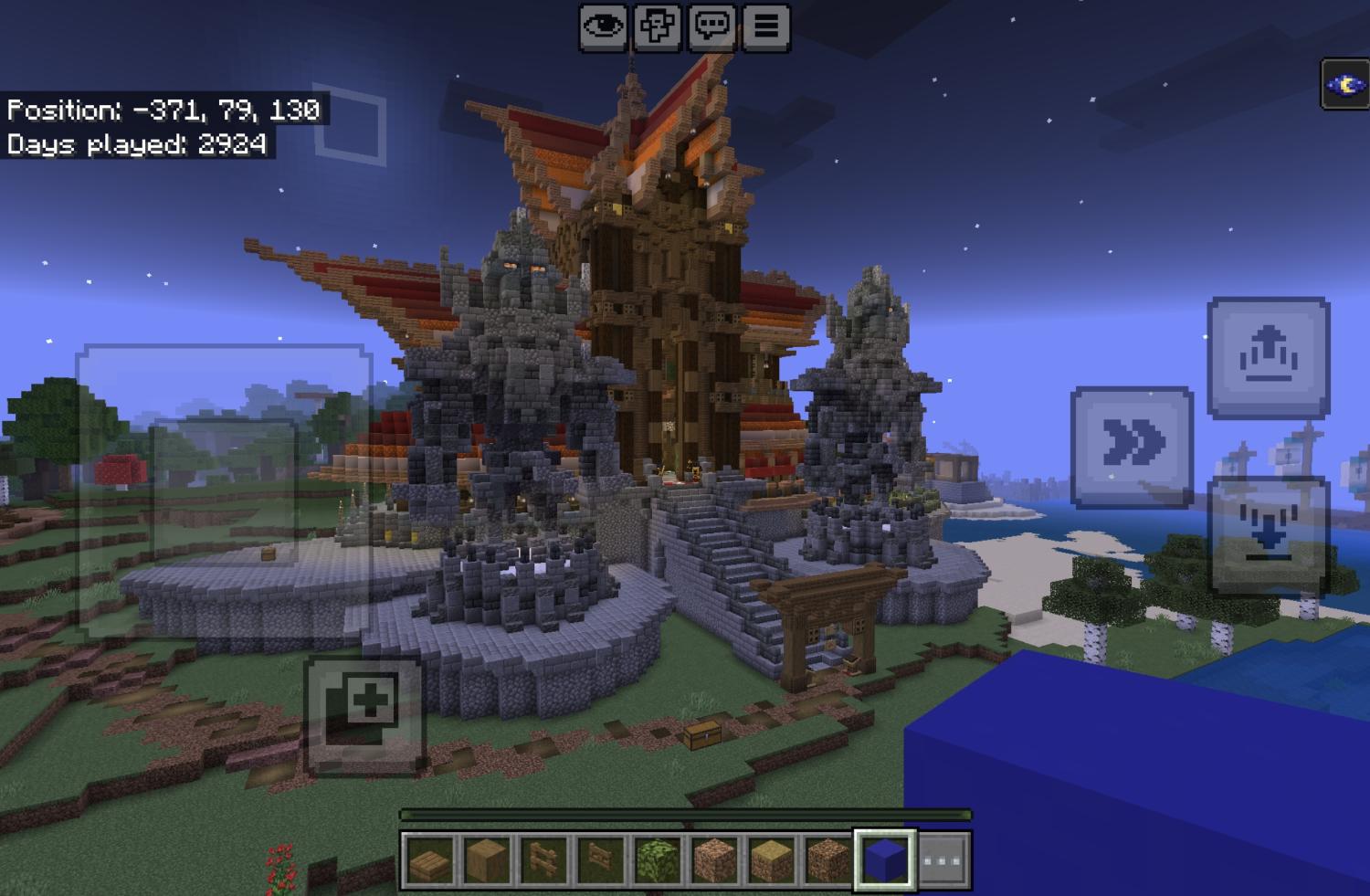Select the wooden slab hotbar slot
The width and height of the screenshot is (1370, 896).
pos(430,859)
